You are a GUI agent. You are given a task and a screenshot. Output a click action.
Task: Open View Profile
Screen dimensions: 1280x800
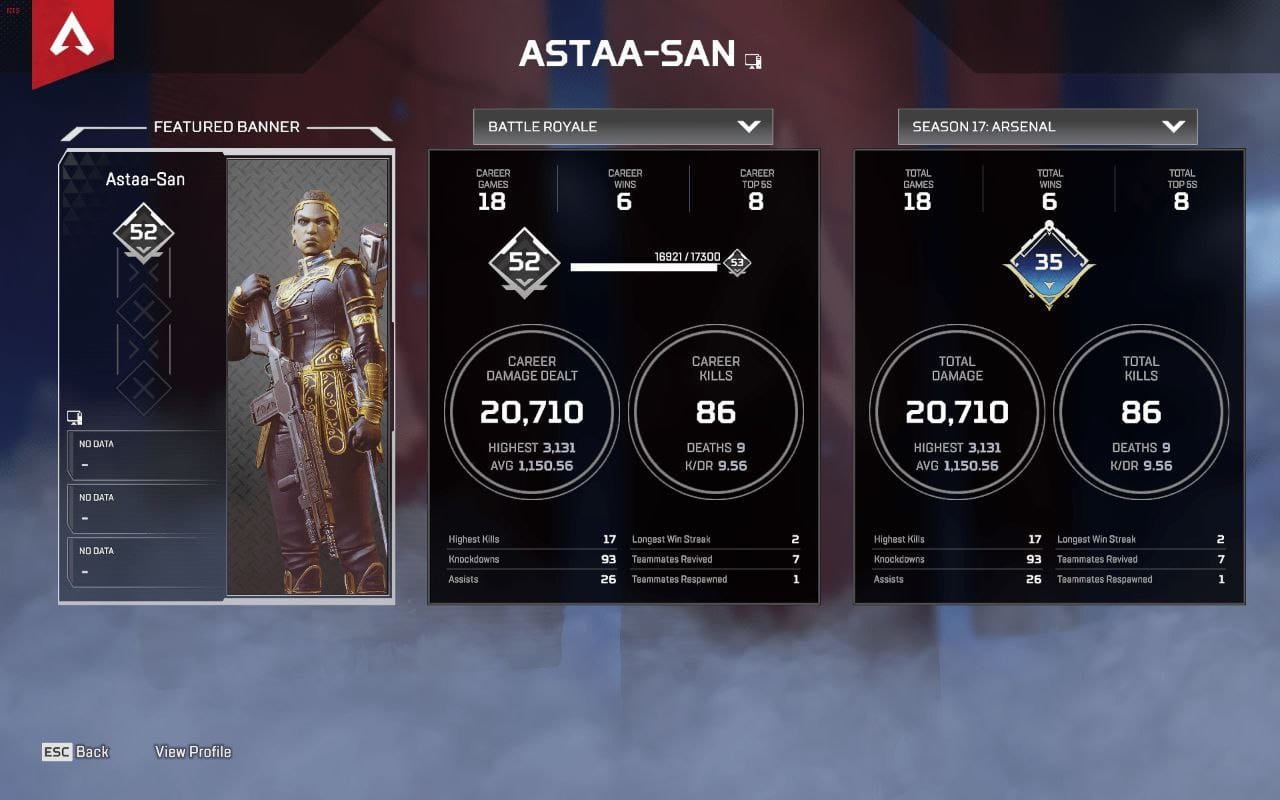(x=193, y=752)
